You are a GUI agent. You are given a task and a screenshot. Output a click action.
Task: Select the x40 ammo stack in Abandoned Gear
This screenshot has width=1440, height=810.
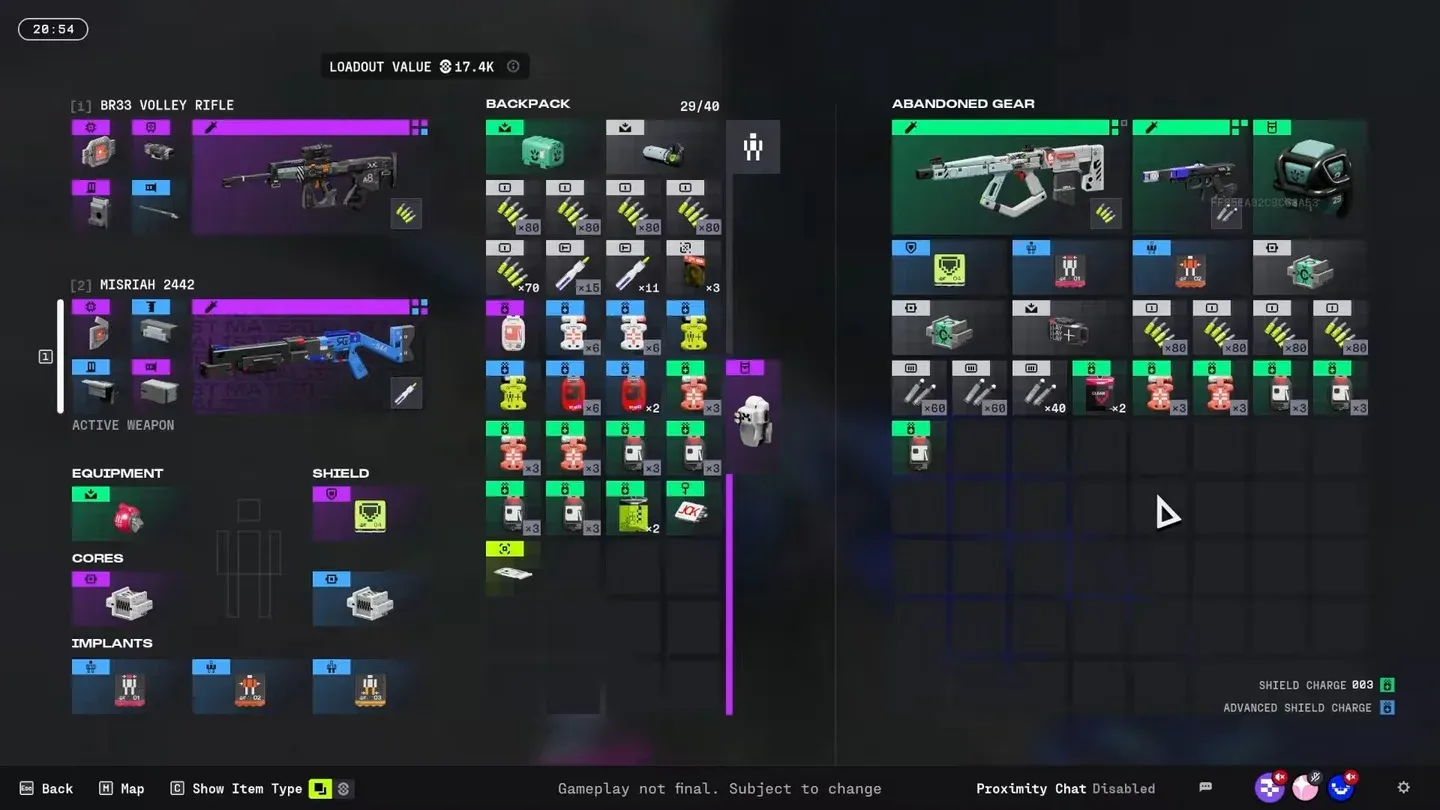(1038, 389)
